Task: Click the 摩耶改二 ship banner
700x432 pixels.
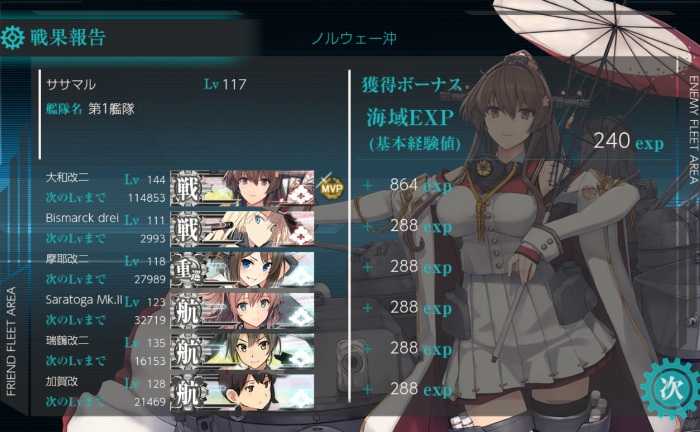Action: pos(243,269)
